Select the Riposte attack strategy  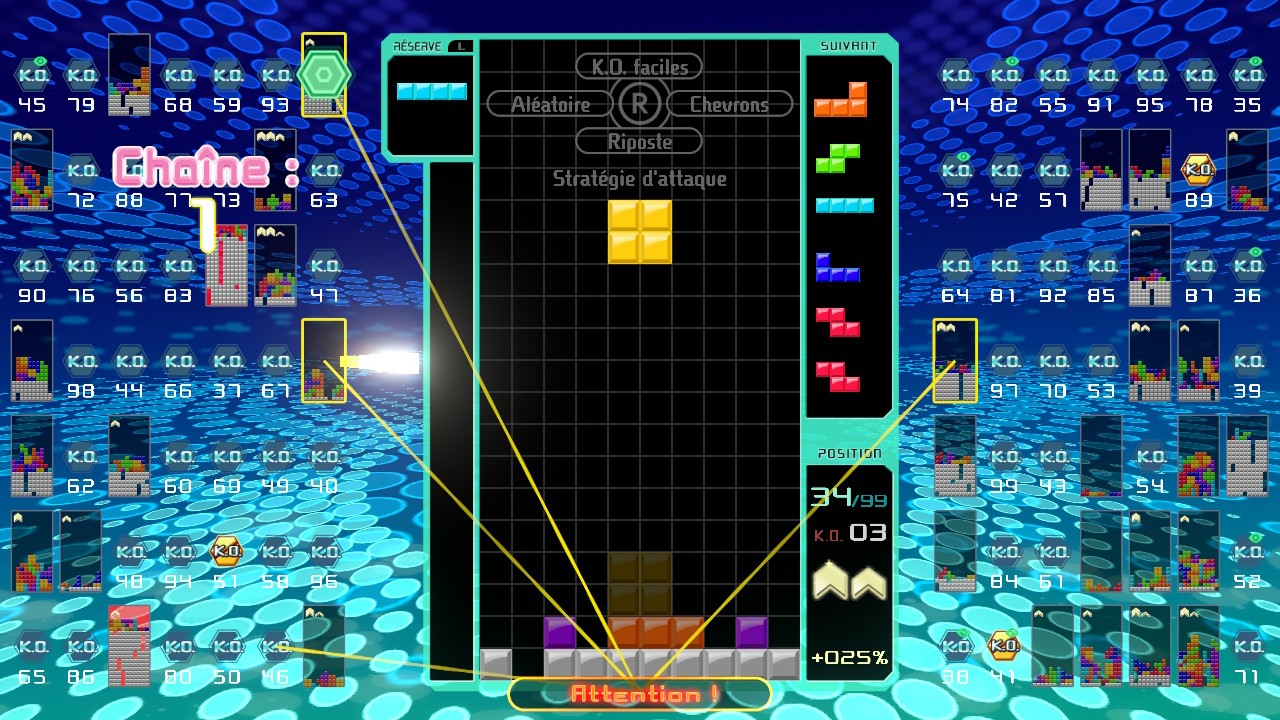(x=639, y=140)
